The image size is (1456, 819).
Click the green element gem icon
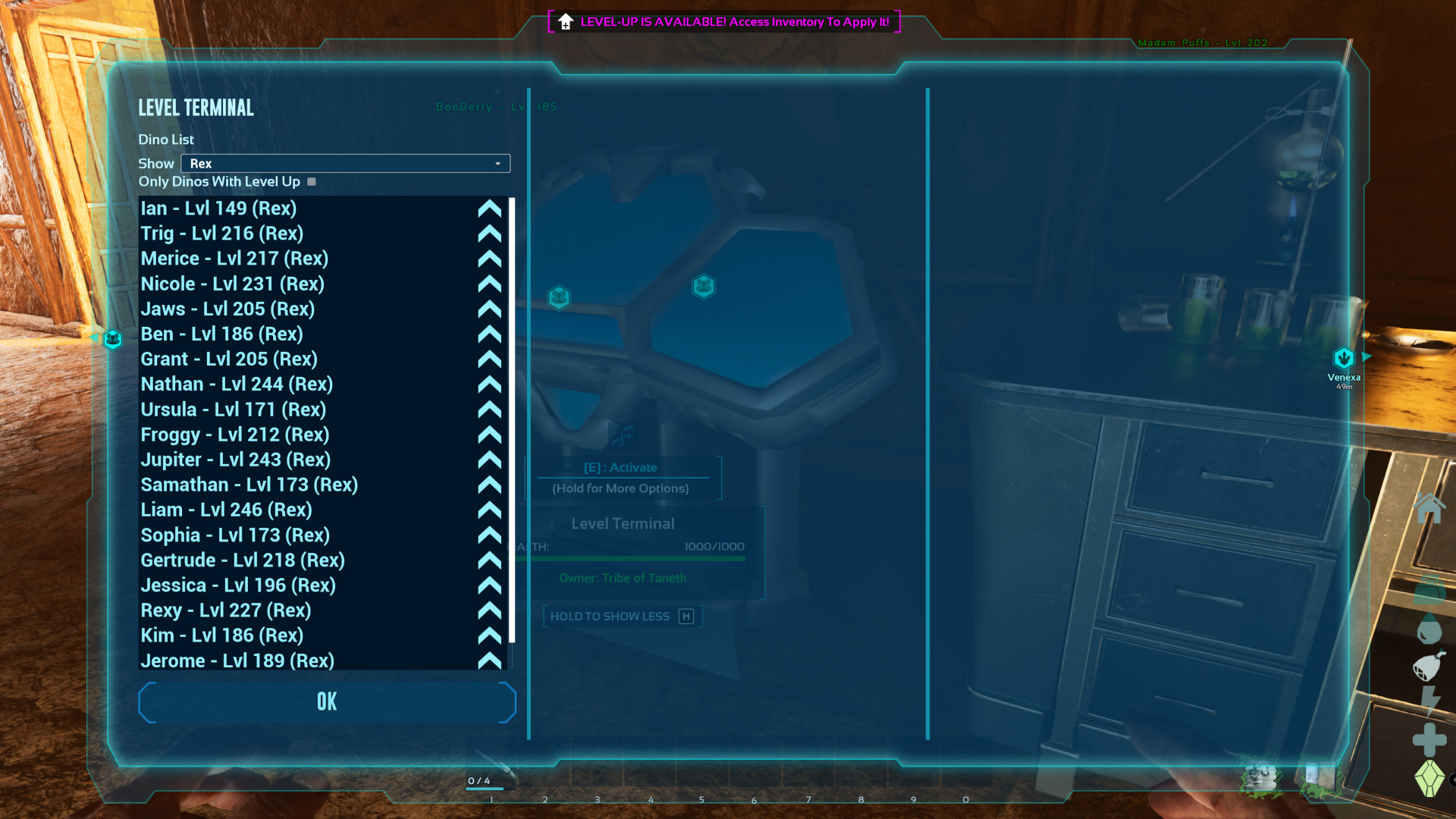1429,777
